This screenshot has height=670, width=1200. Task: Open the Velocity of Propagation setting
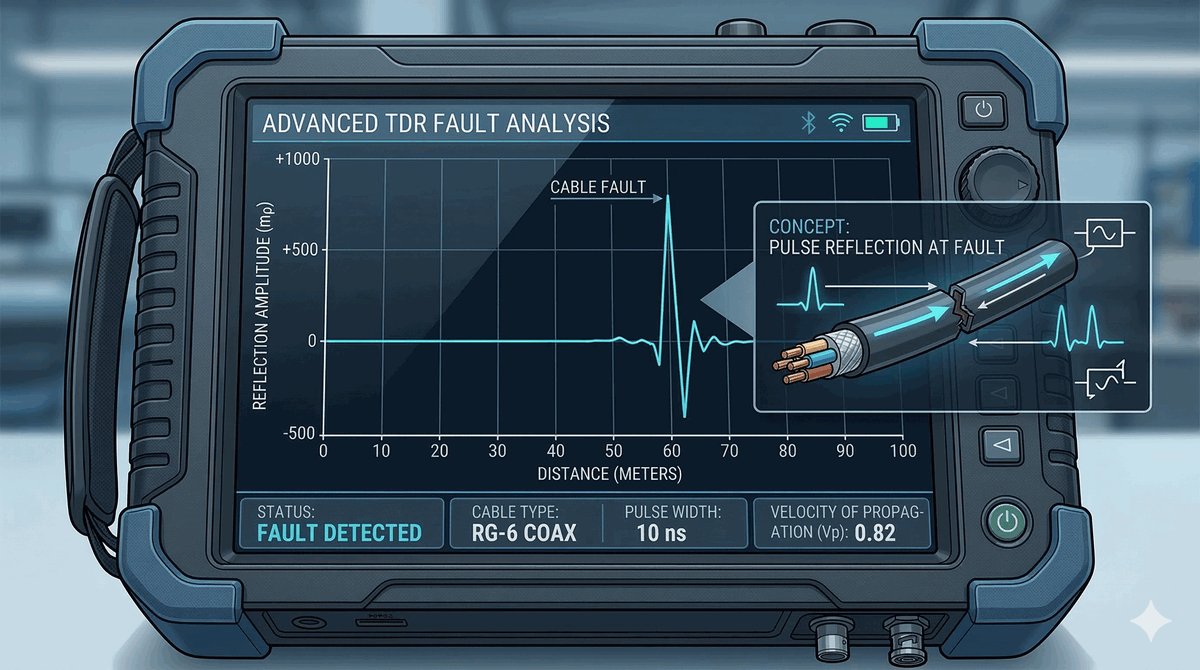point(841,522)
